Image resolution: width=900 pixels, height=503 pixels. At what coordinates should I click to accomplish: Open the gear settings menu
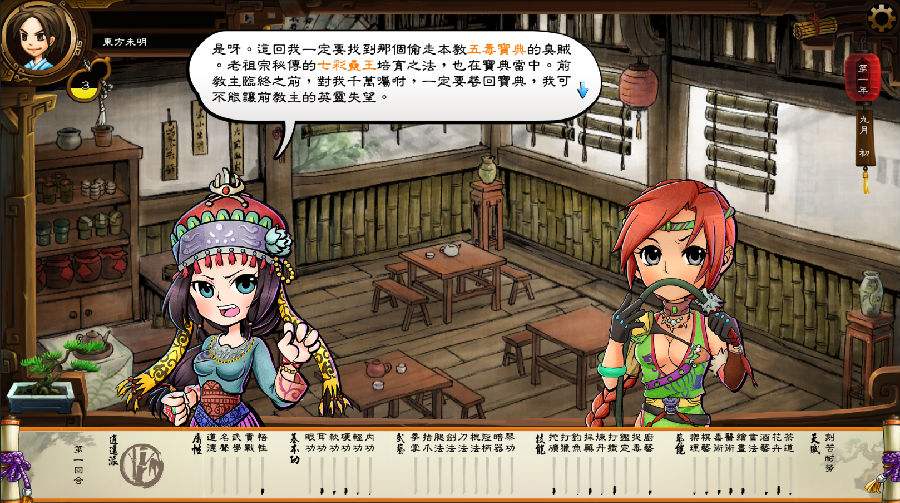[x=881, y=17]
